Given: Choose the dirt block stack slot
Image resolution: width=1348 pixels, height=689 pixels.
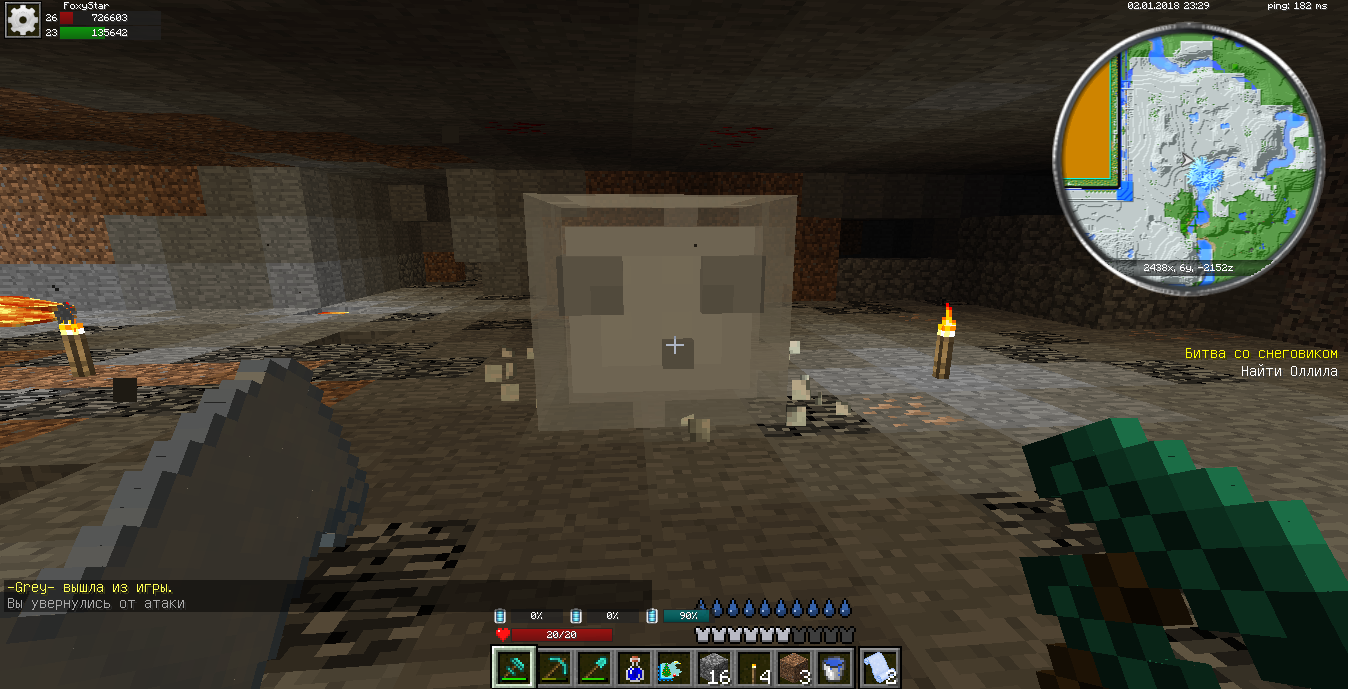Looking at the screenshot, I should click(795, 667).
